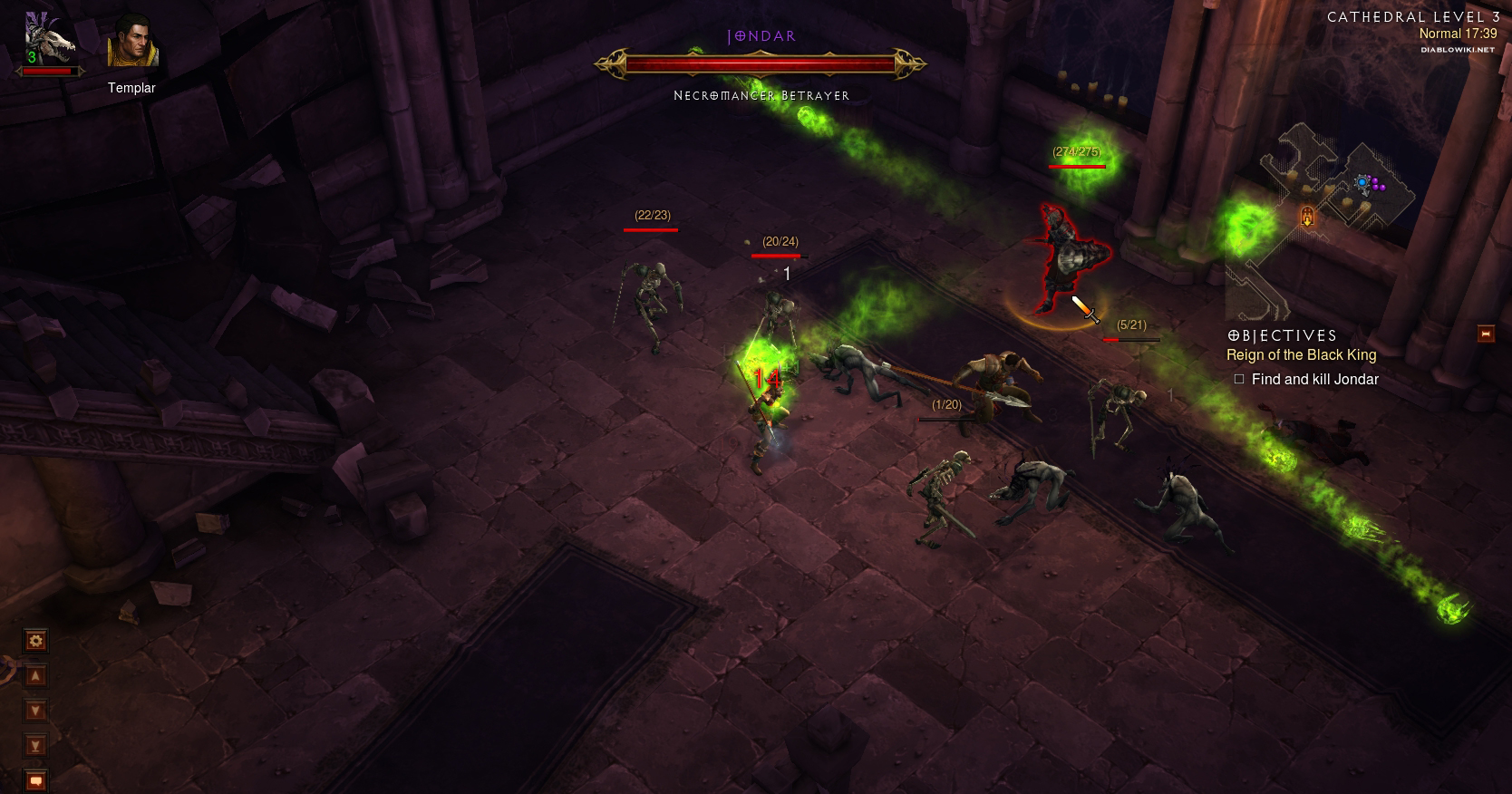Viewport: 1512px width, 794px height.
Task: Click the orange doorway marker on the minimap
Action: click(1306, 216)
